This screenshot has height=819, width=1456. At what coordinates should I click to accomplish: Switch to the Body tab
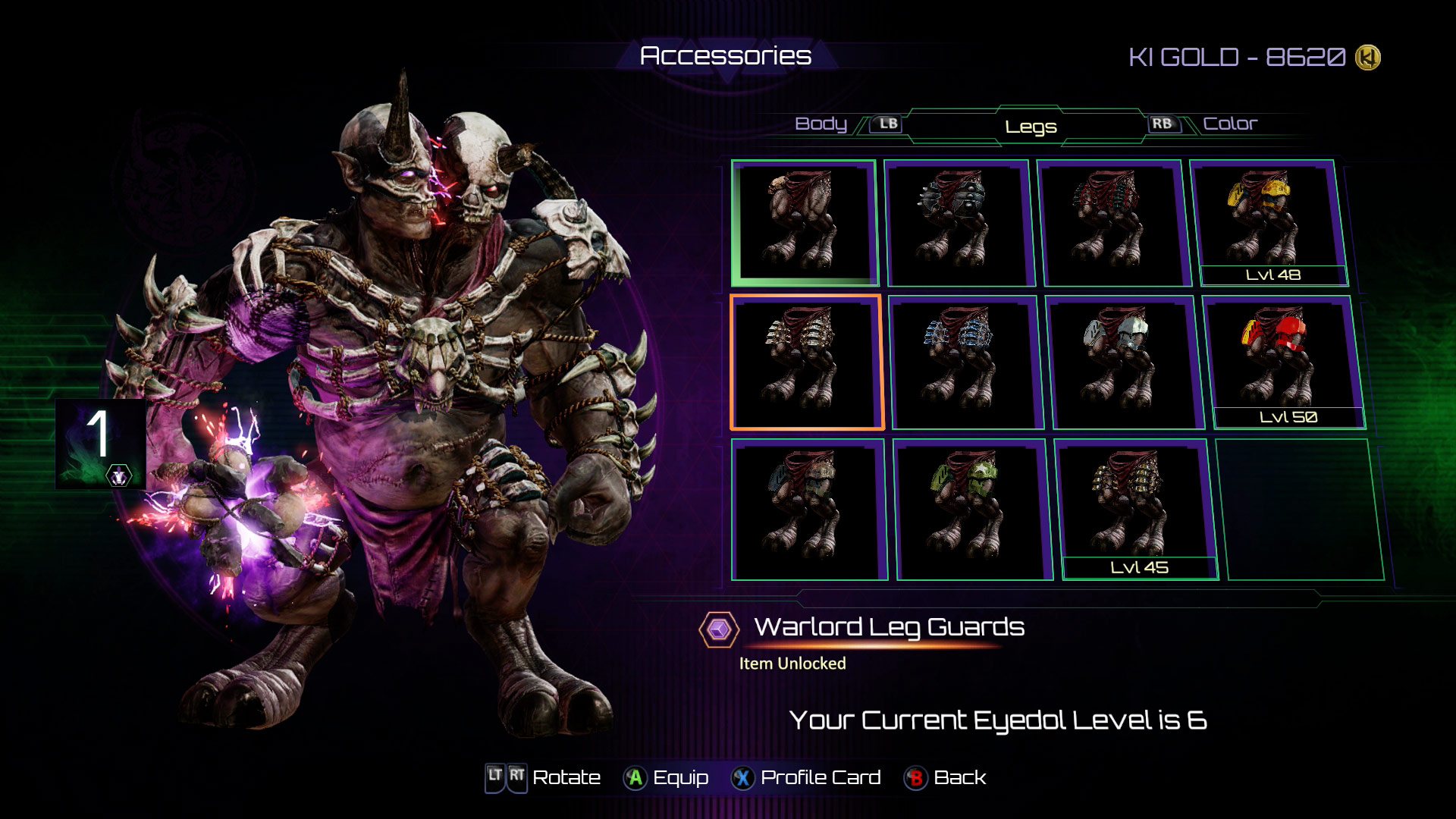[x=821, y=124]
